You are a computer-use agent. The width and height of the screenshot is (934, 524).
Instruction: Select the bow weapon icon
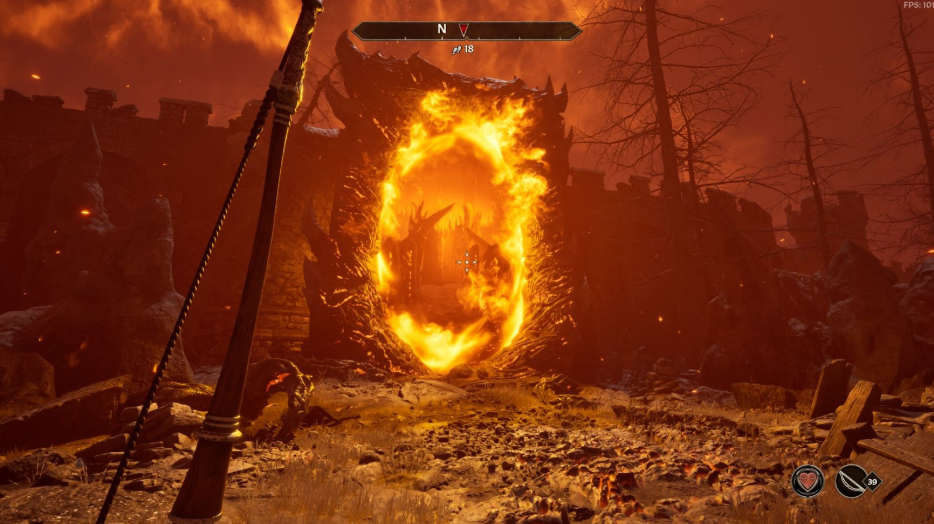tap(852, 480)
